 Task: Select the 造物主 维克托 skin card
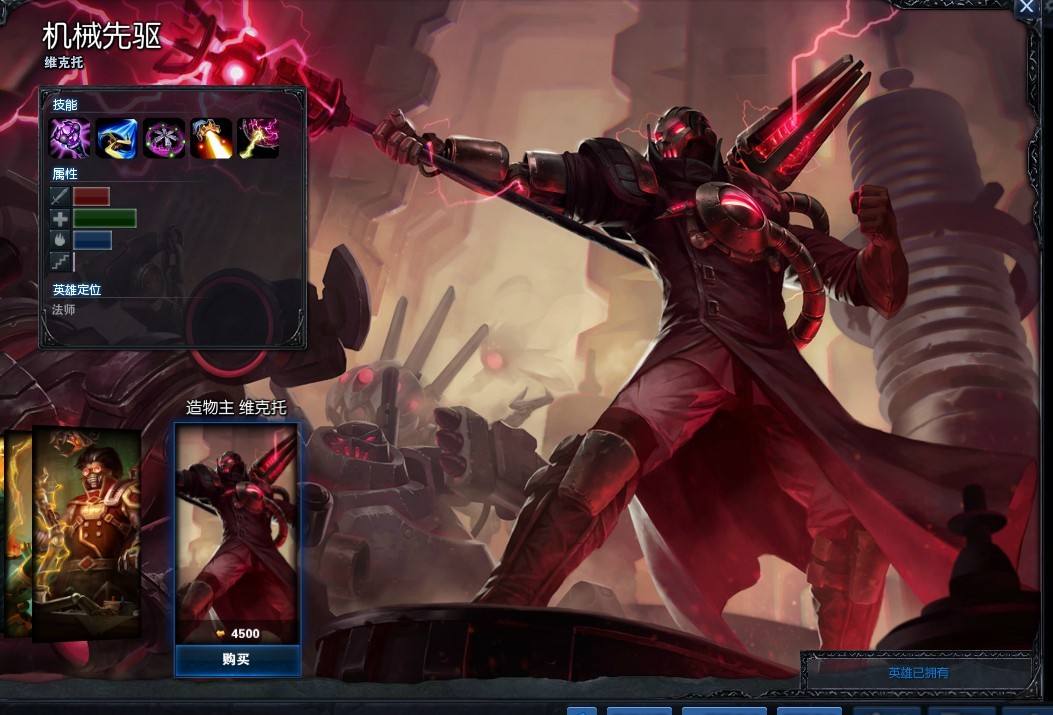pos(237,532)
